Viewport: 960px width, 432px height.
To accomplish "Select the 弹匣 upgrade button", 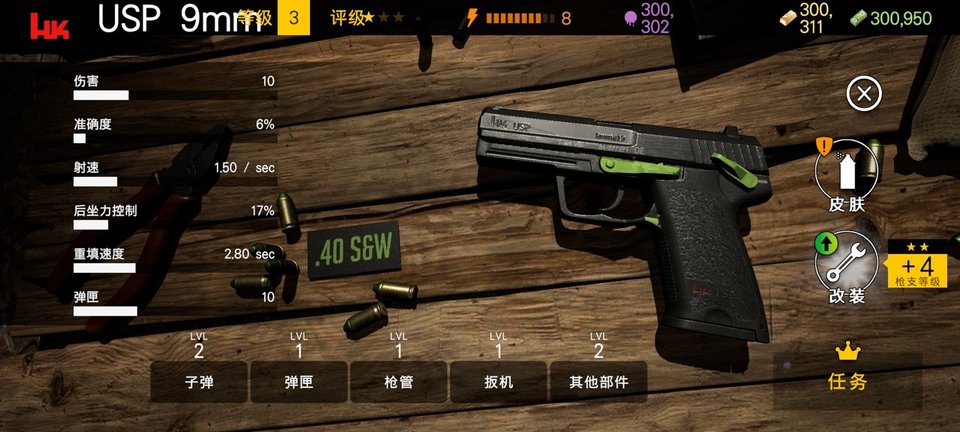I will [299, 381].
